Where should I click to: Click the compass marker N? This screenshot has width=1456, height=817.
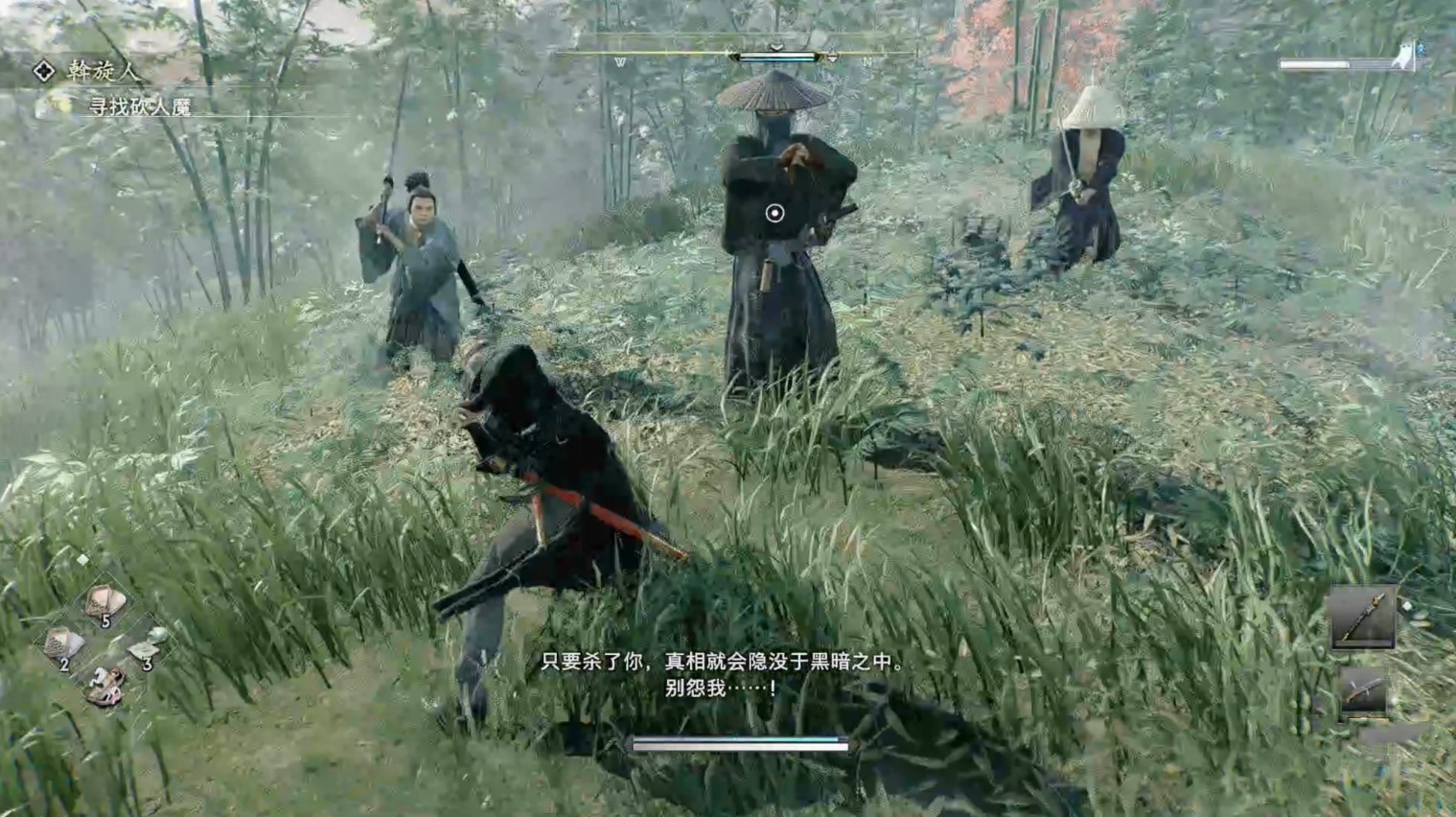tap(868, 59)
